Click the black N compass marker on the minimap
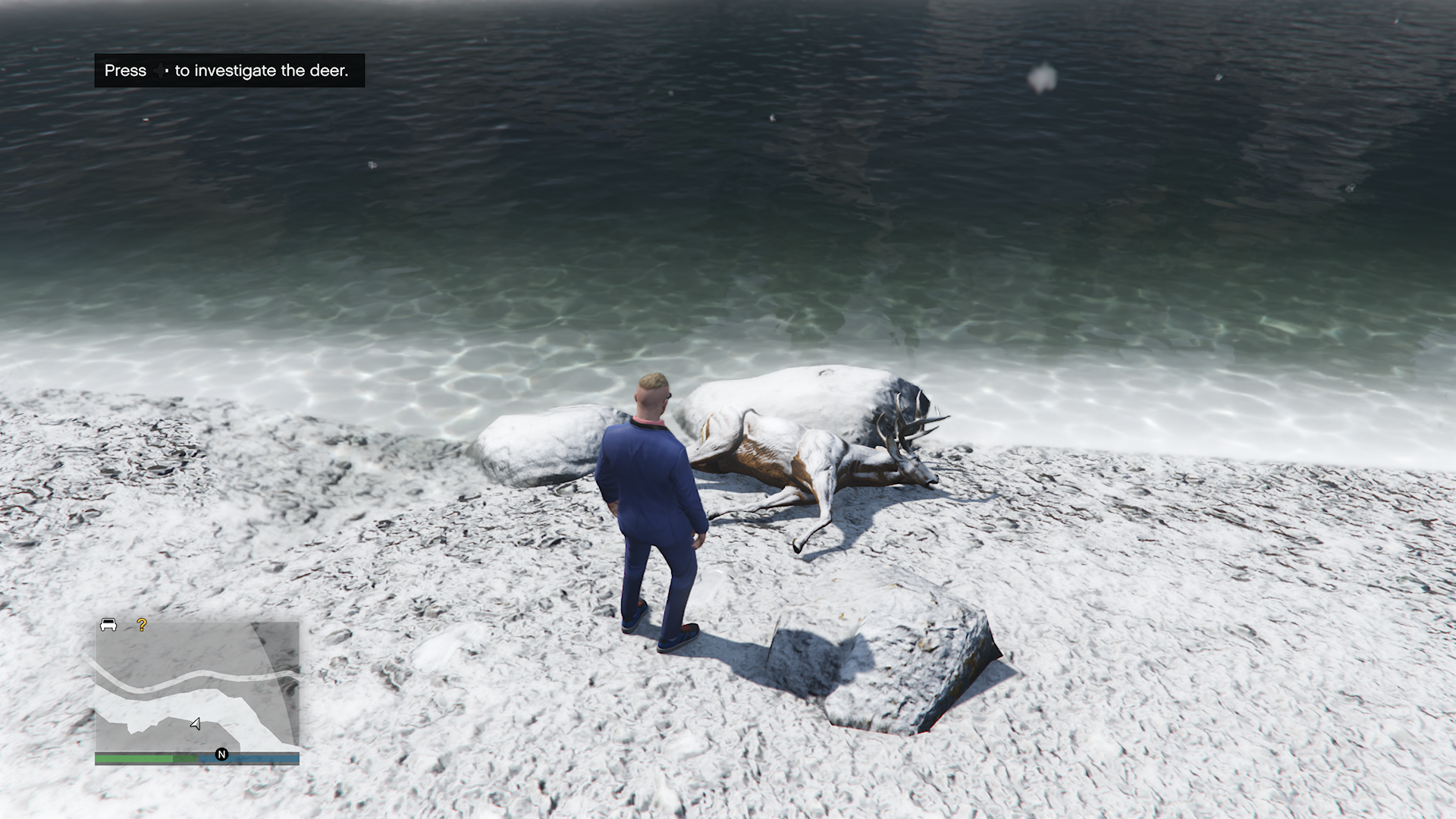The width and height of the screenshot is (1456, 819). coord(221,755)
